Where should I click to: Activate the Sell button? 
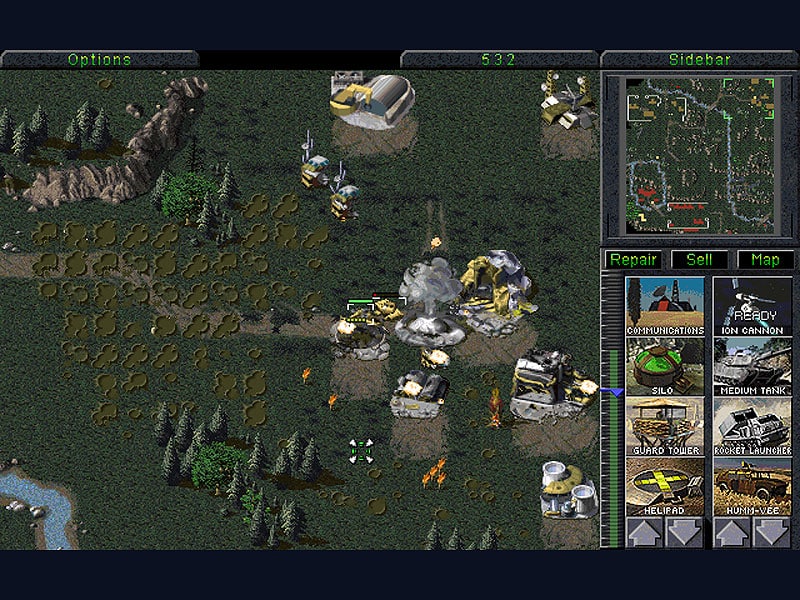[x=699, y=260]
